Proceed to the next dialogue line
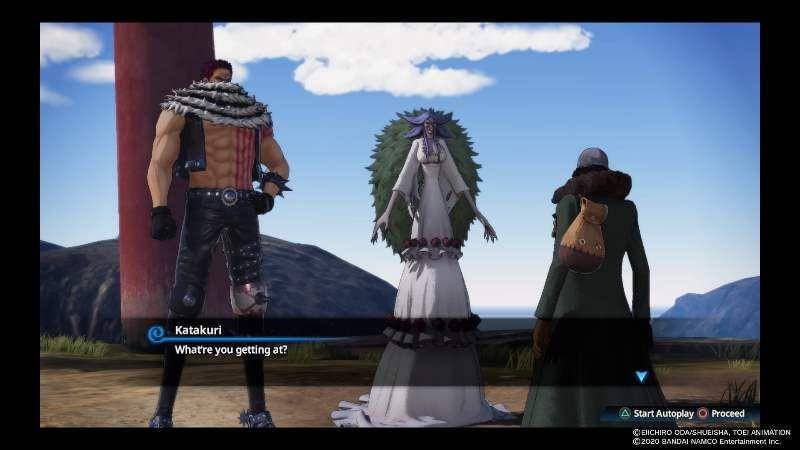Image resolution: width=800 pixels, height=450 pixels. (x=720, y=413)
